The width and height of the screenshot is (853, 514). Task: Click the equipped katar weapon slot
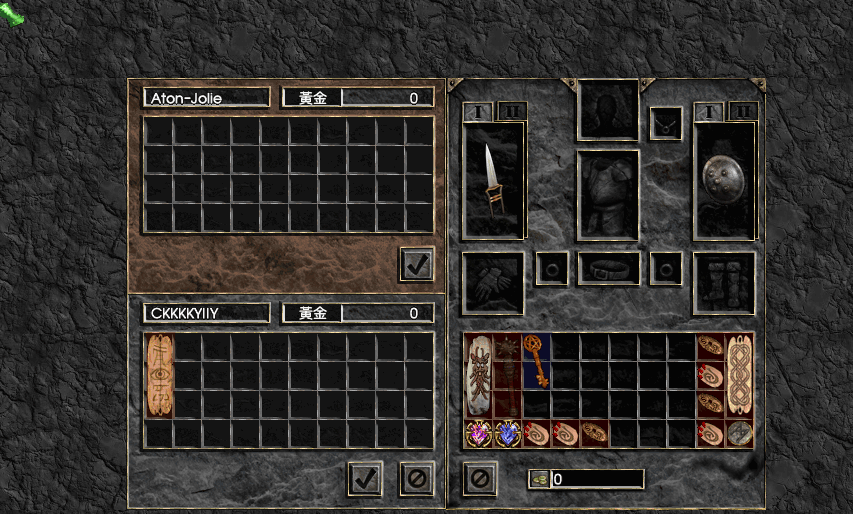[x=493, y=180]
